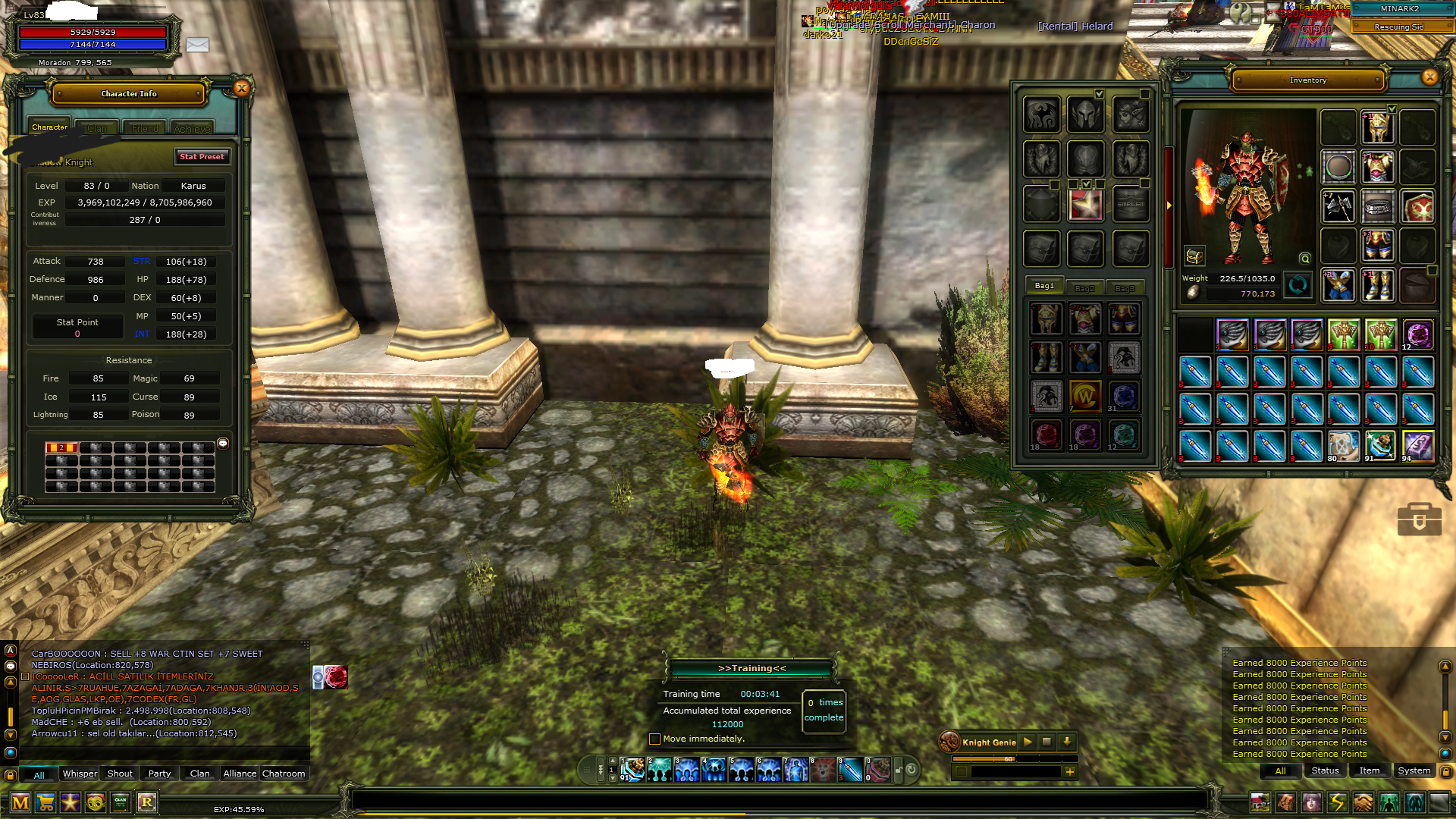
Task: Open the shopping cart store icon
Action: (45, 802)
